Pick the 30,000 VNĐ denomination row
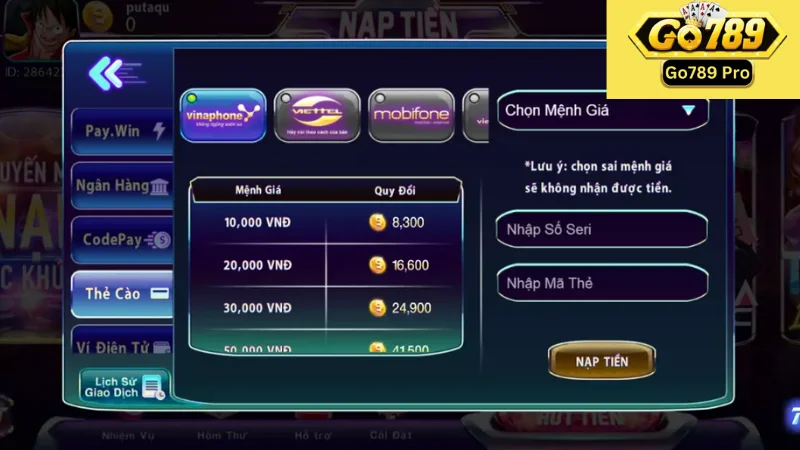 (325, 308)
